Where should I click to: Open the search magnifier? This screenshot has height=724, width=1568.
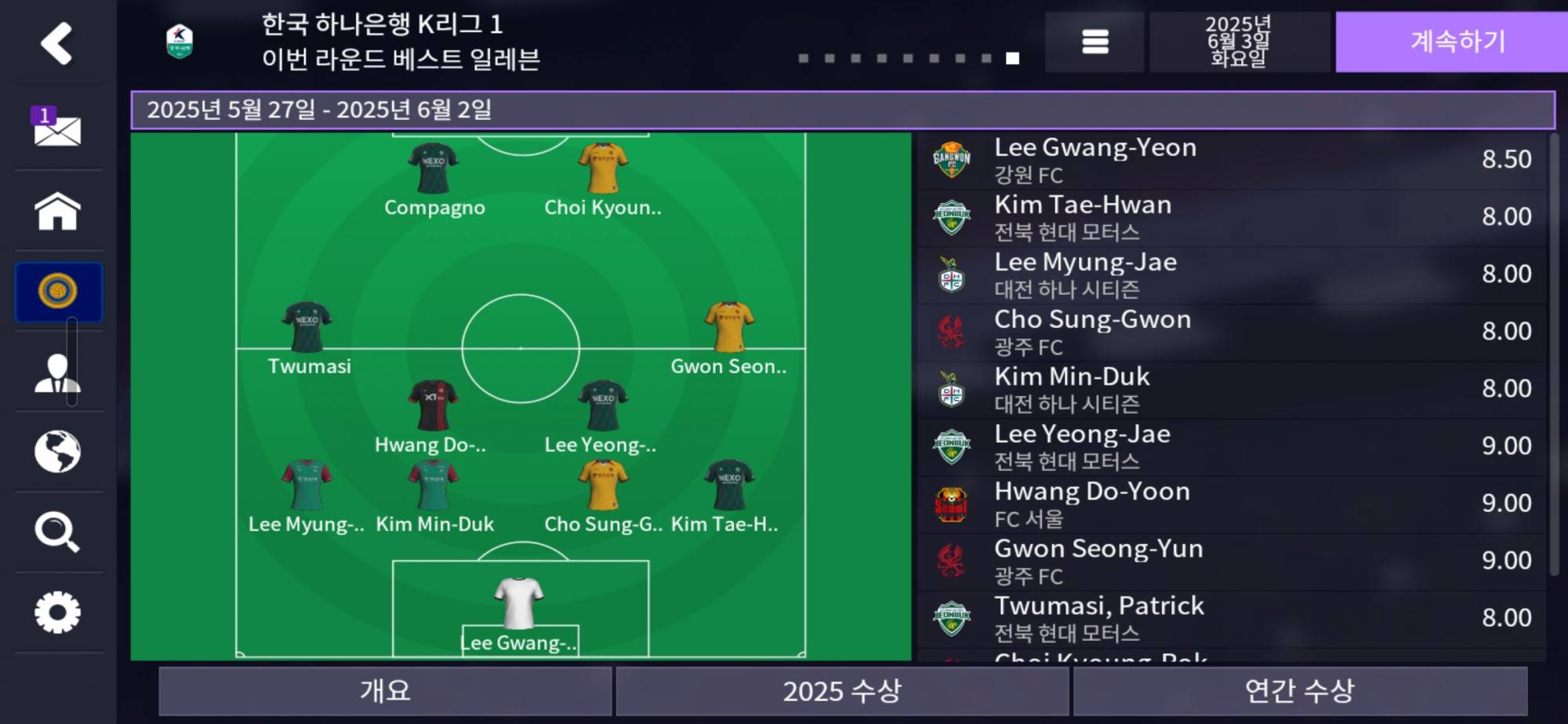tap(57, 532)
